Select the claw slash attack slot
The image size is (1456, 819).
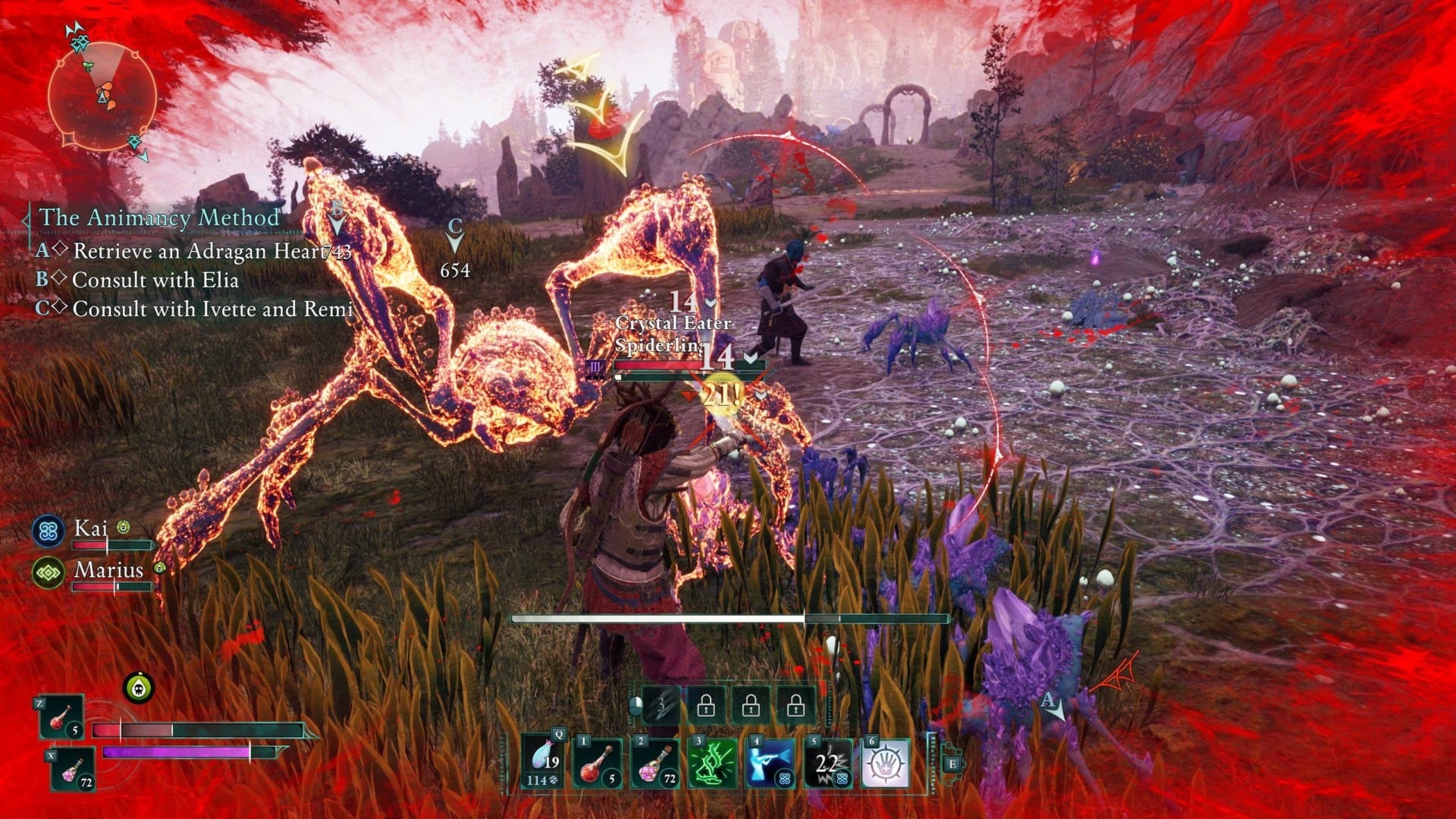661,707
